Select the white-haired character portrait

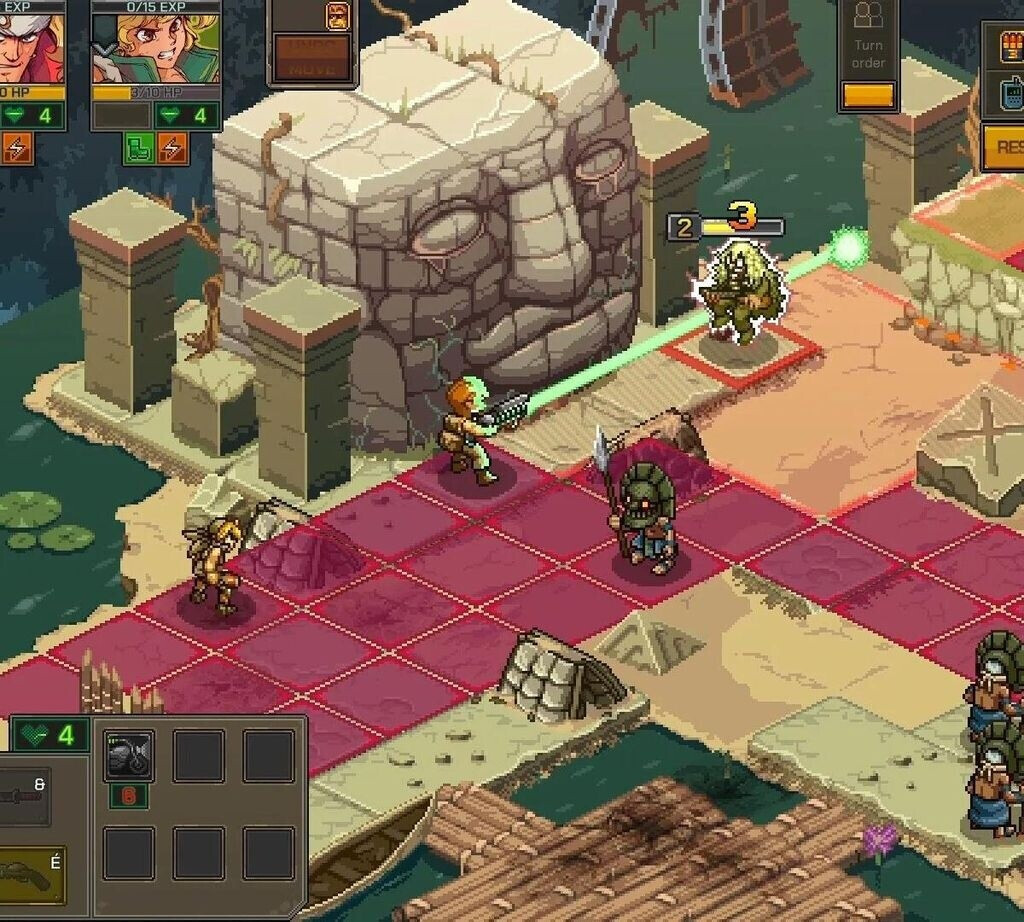[x=30, y=46]
